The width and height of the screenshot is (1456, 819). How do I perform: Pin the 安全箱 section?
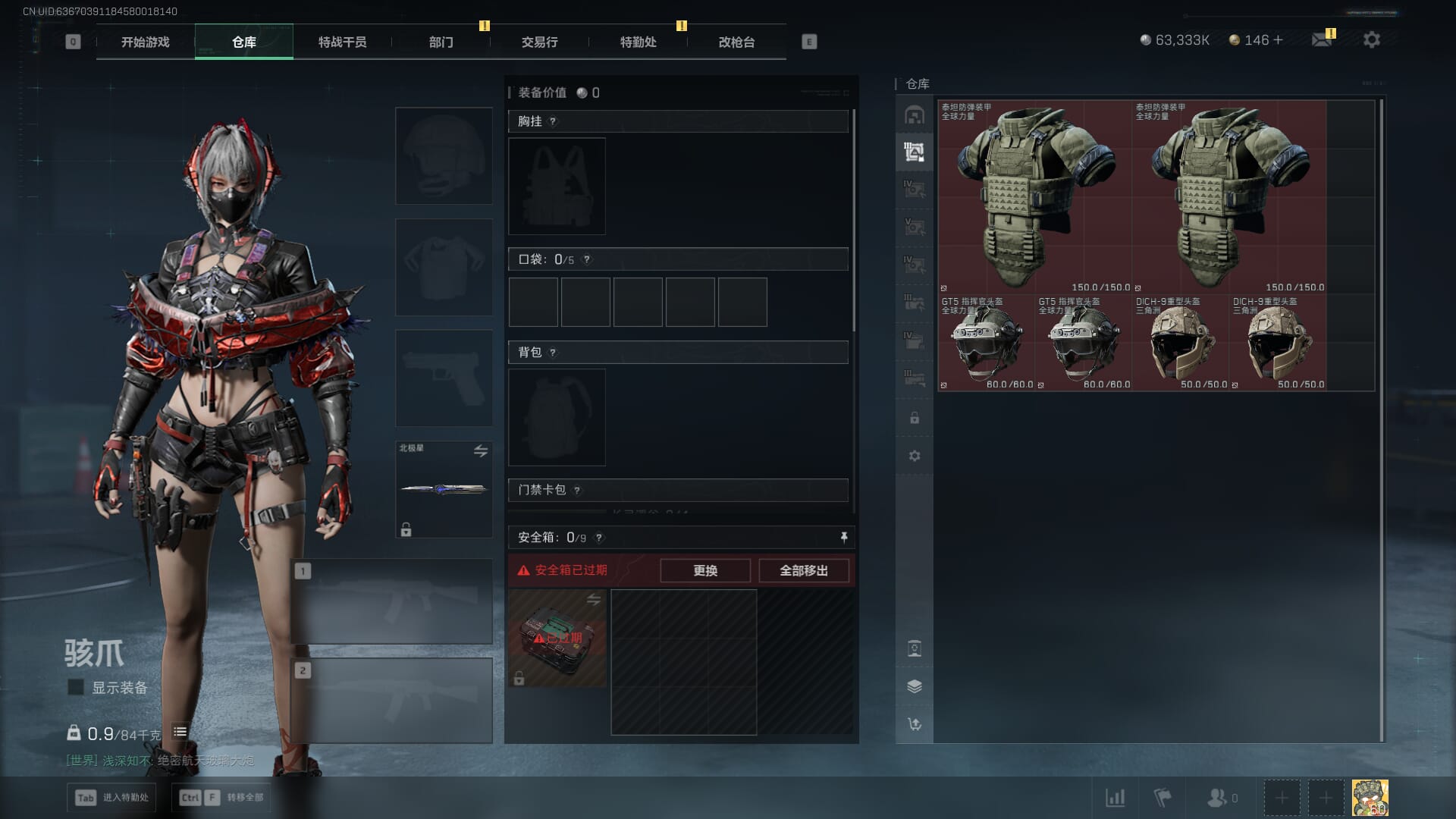tap(844, 537)
